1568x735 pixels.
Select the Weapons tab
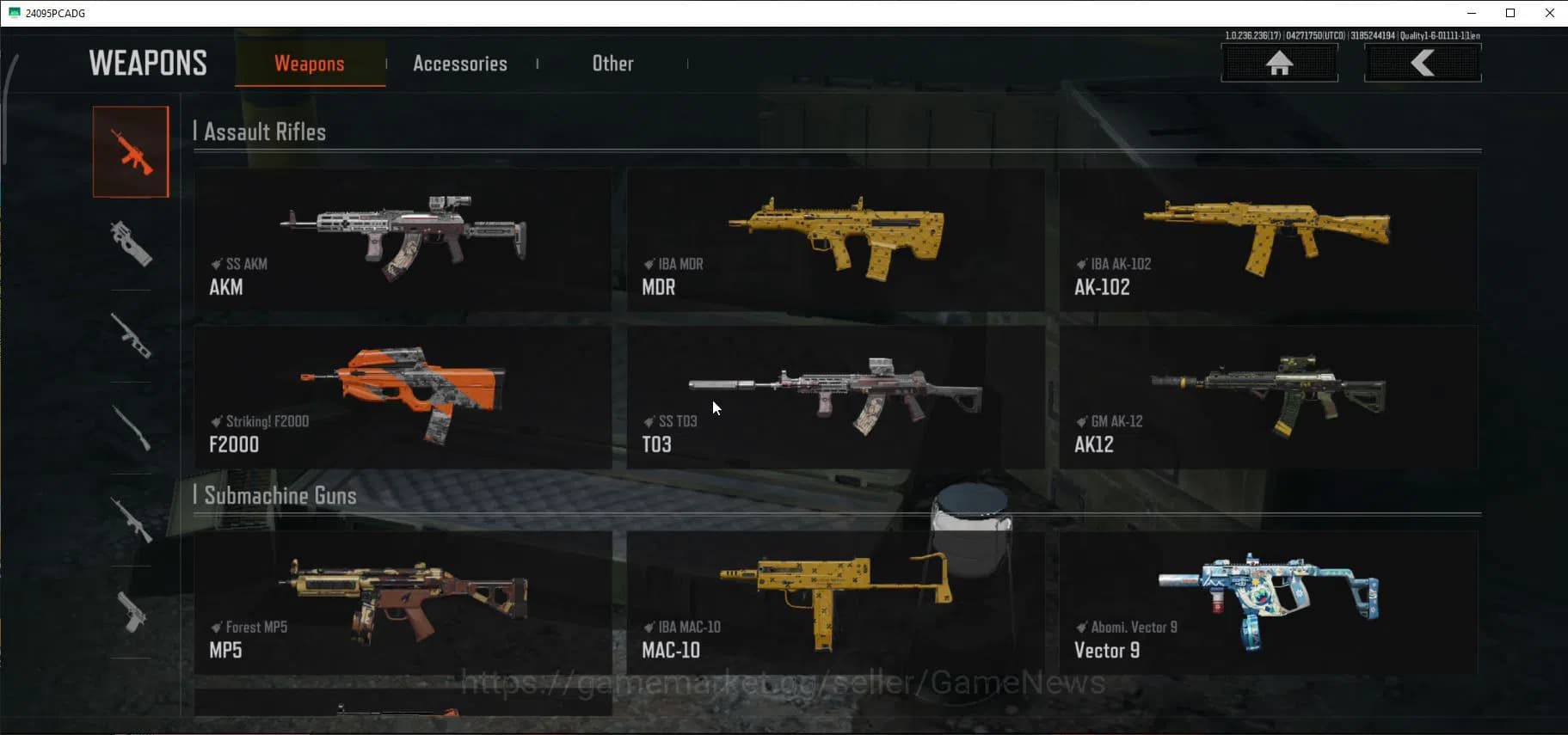tap(310, 63)
